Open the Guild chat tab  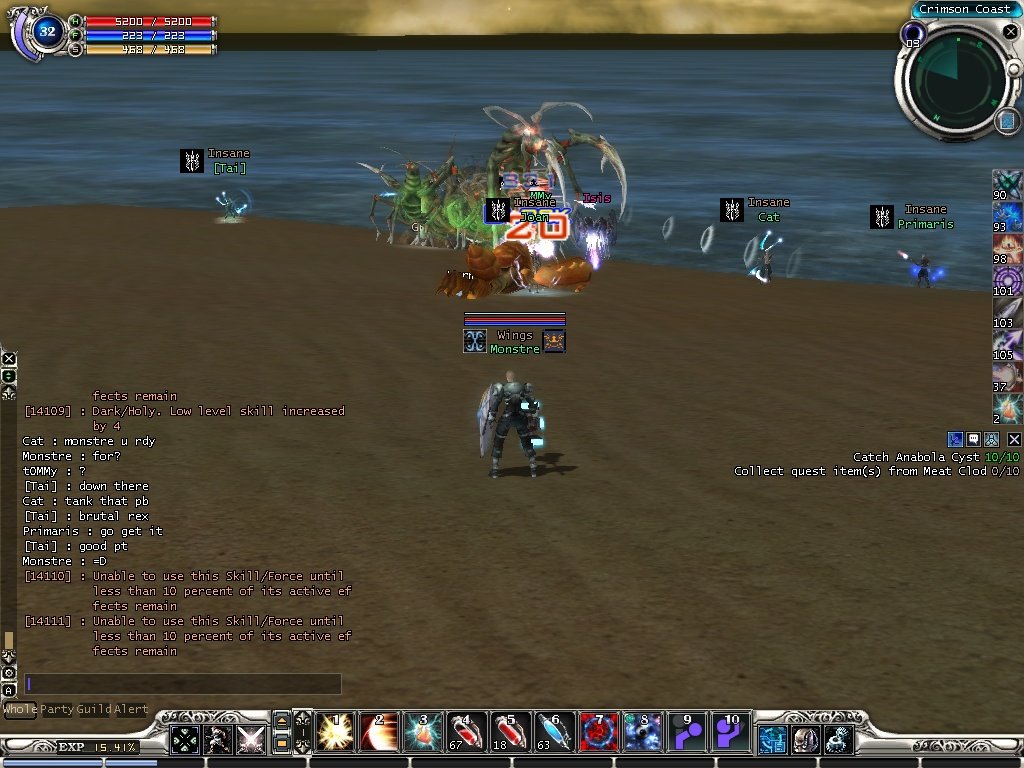click(x=95, y=710)
